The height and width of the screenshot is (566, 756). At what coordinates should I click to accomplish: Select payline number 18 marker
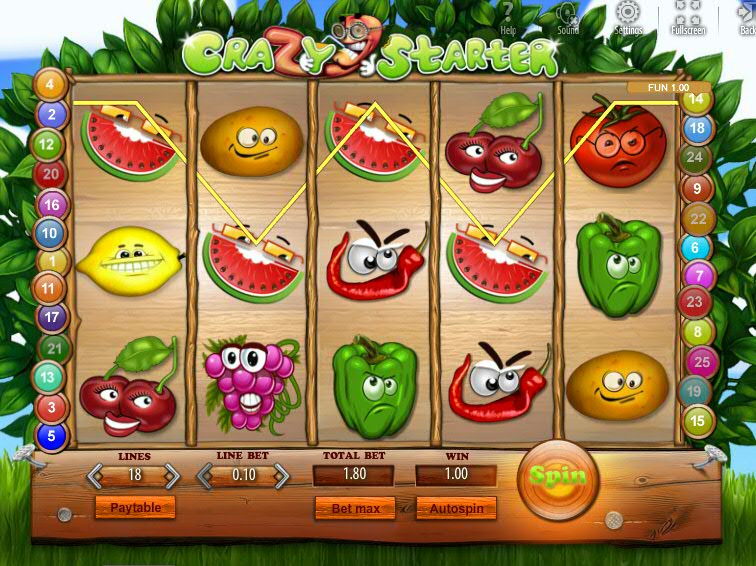coord(697,128)
